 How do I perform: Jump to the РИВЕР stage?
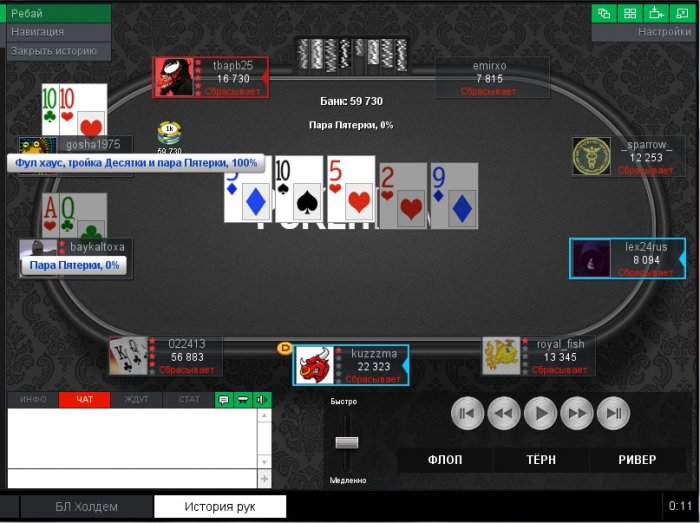click(637, 460)
